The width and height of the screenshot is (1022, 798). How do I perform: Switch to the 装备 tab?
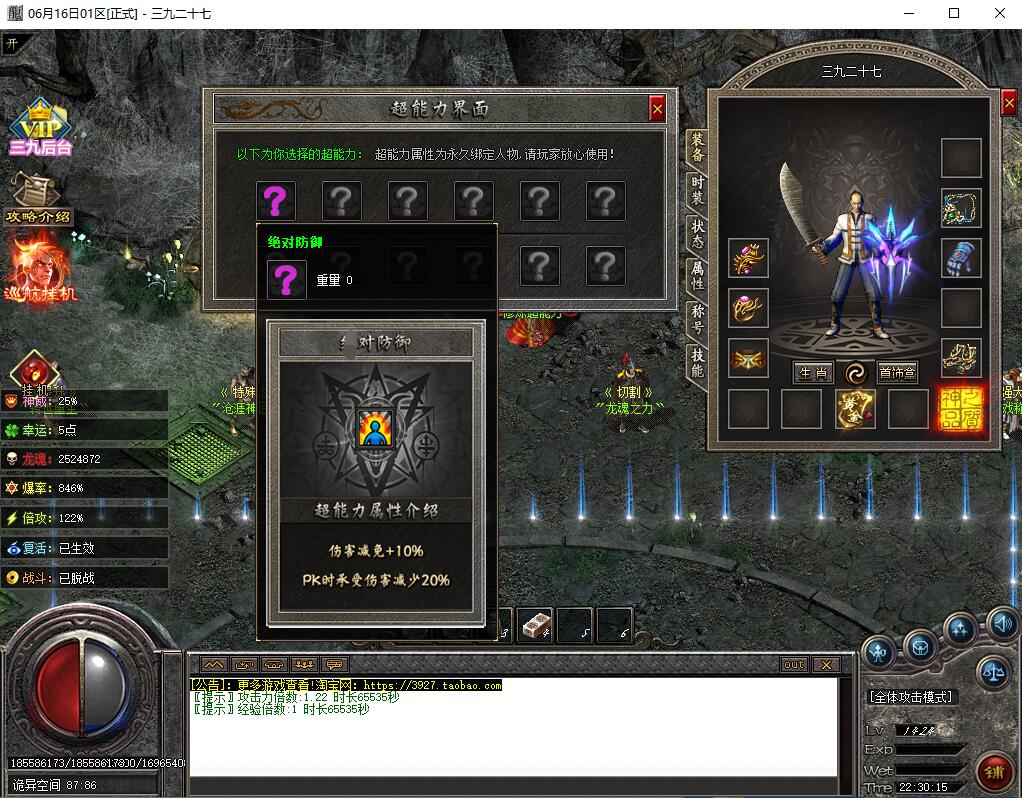coord(697,147)
